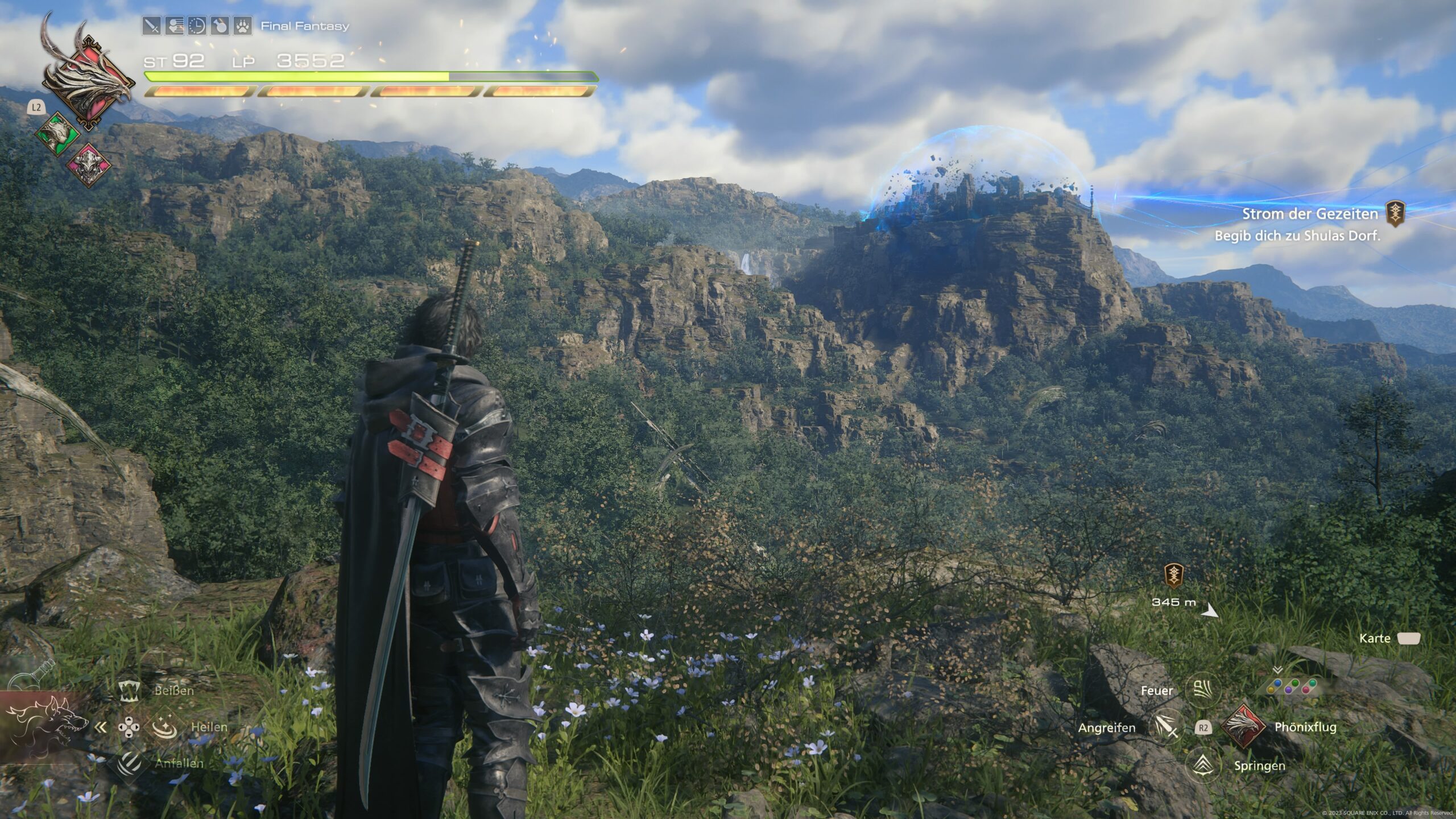
Task: Select the clock status icon
Action: [197, 26]
